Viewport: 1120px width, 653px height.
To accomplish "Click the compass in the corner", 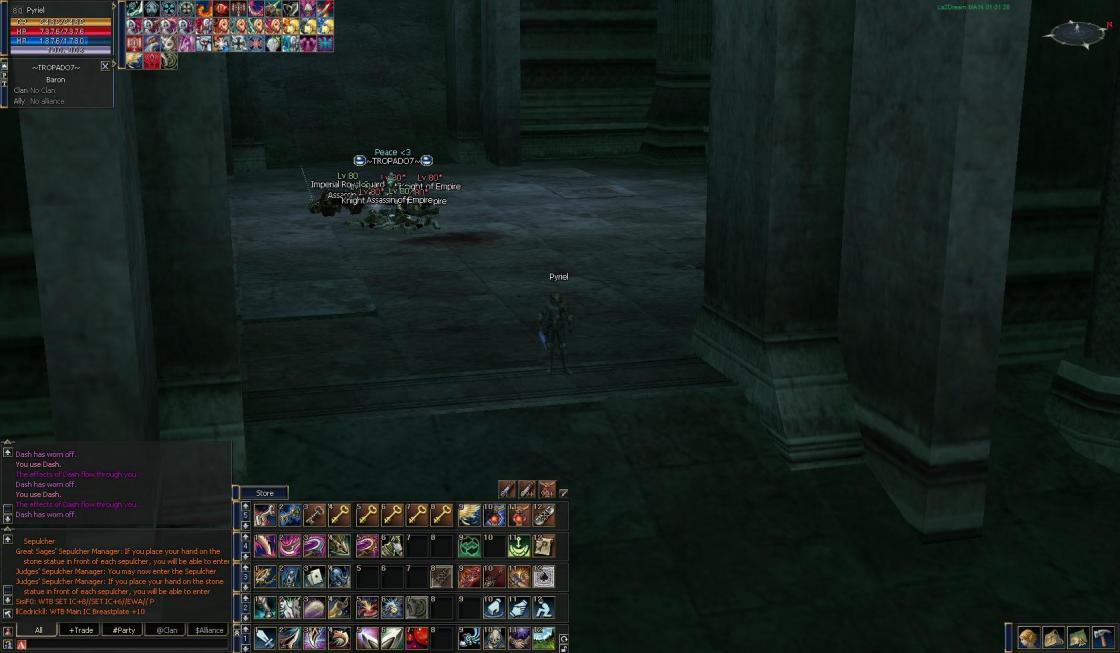I will point(1075,35).
